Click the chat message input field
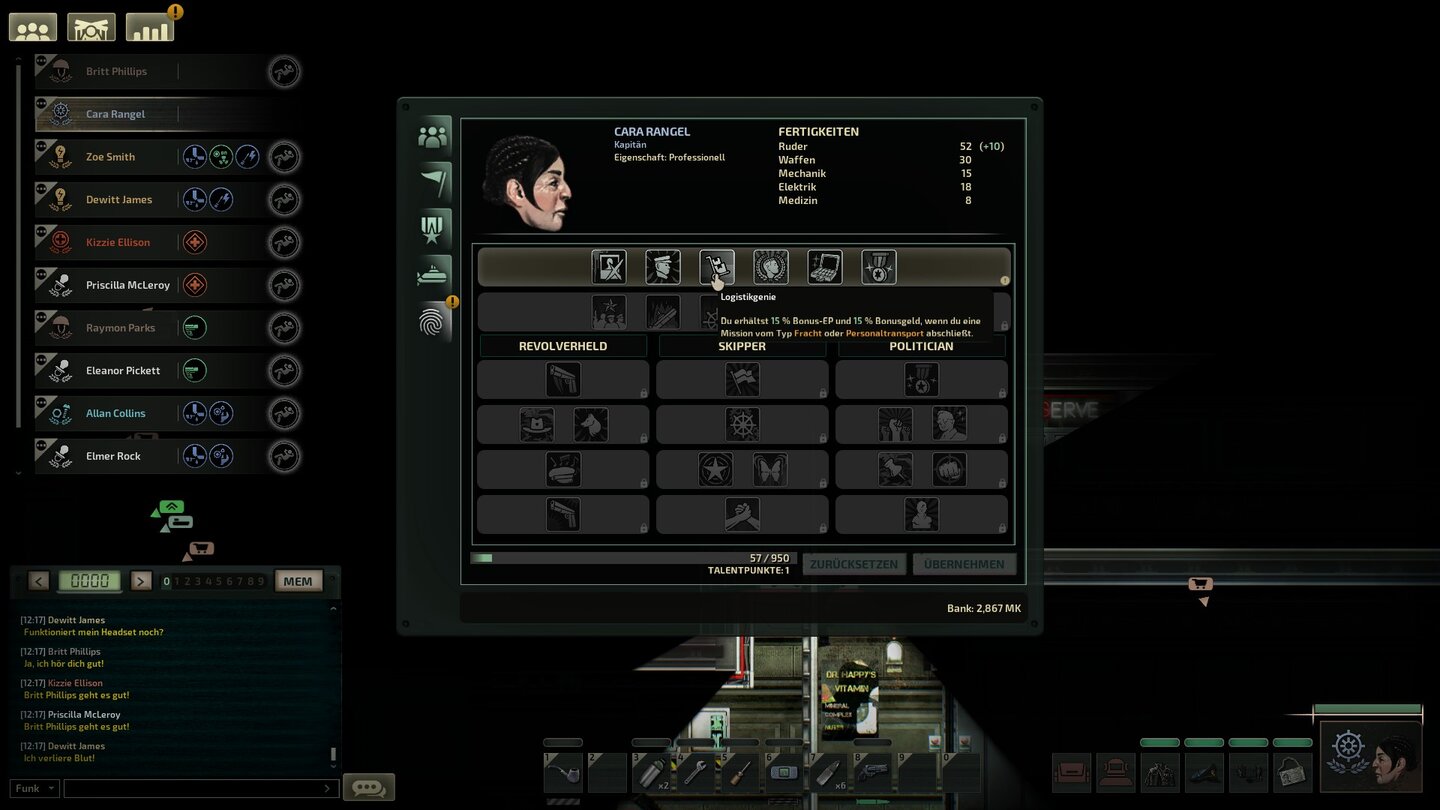The height and width of the screenshot is (810, 1440). pyautogui.click(x=200, y=787)
